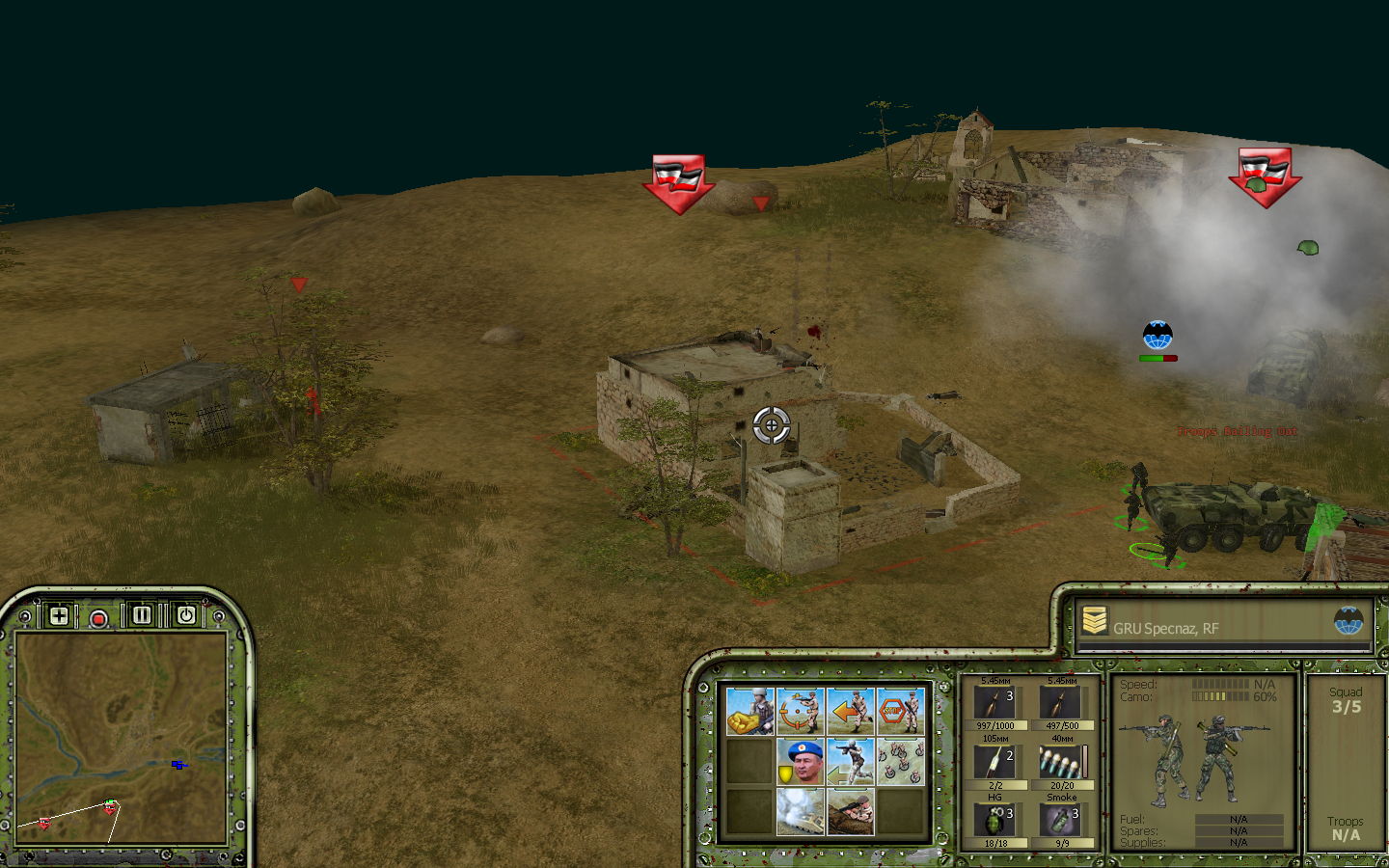Click the plus button above the minimap
The height and width of the screenshot is (868, 1389).
pos(59,615)
